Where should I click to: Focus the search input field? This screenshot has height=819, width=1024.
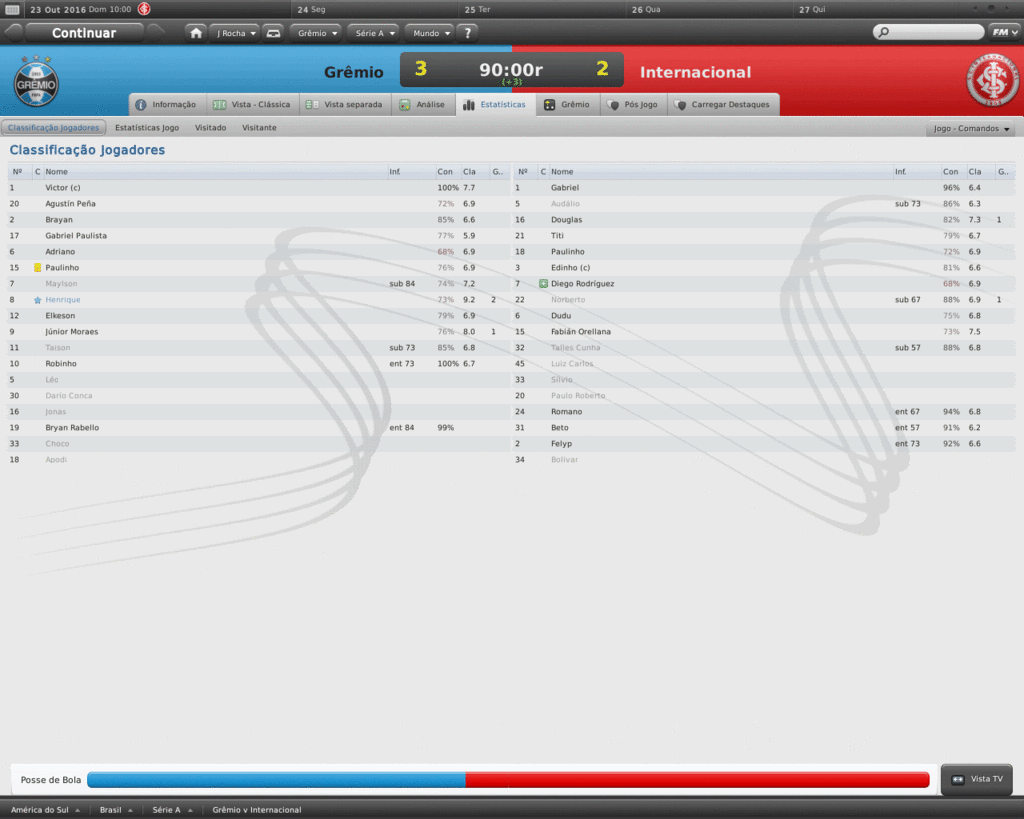point(932,32)
